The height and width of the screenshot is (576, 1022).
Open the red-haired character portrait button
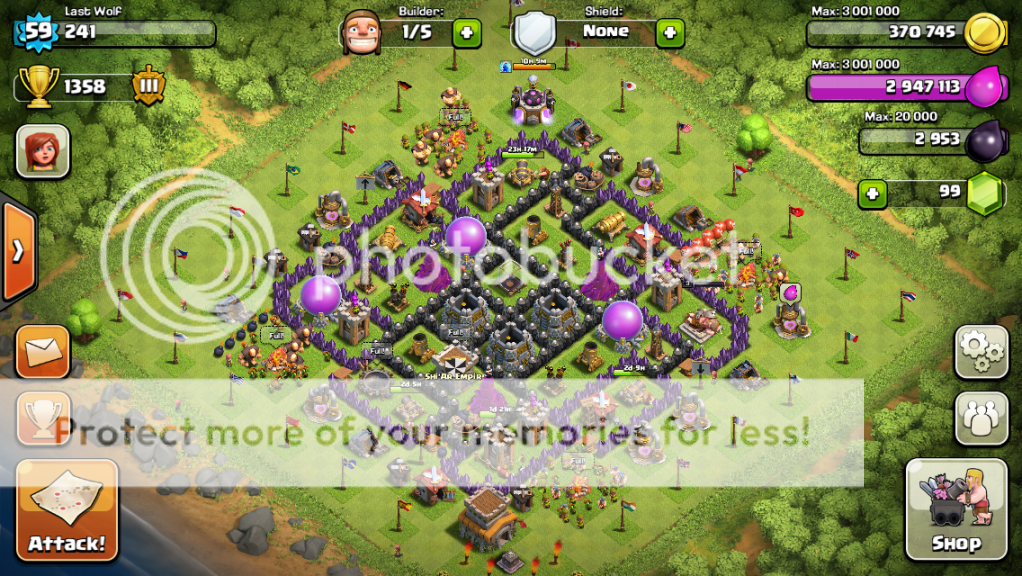tap(42, 151)
